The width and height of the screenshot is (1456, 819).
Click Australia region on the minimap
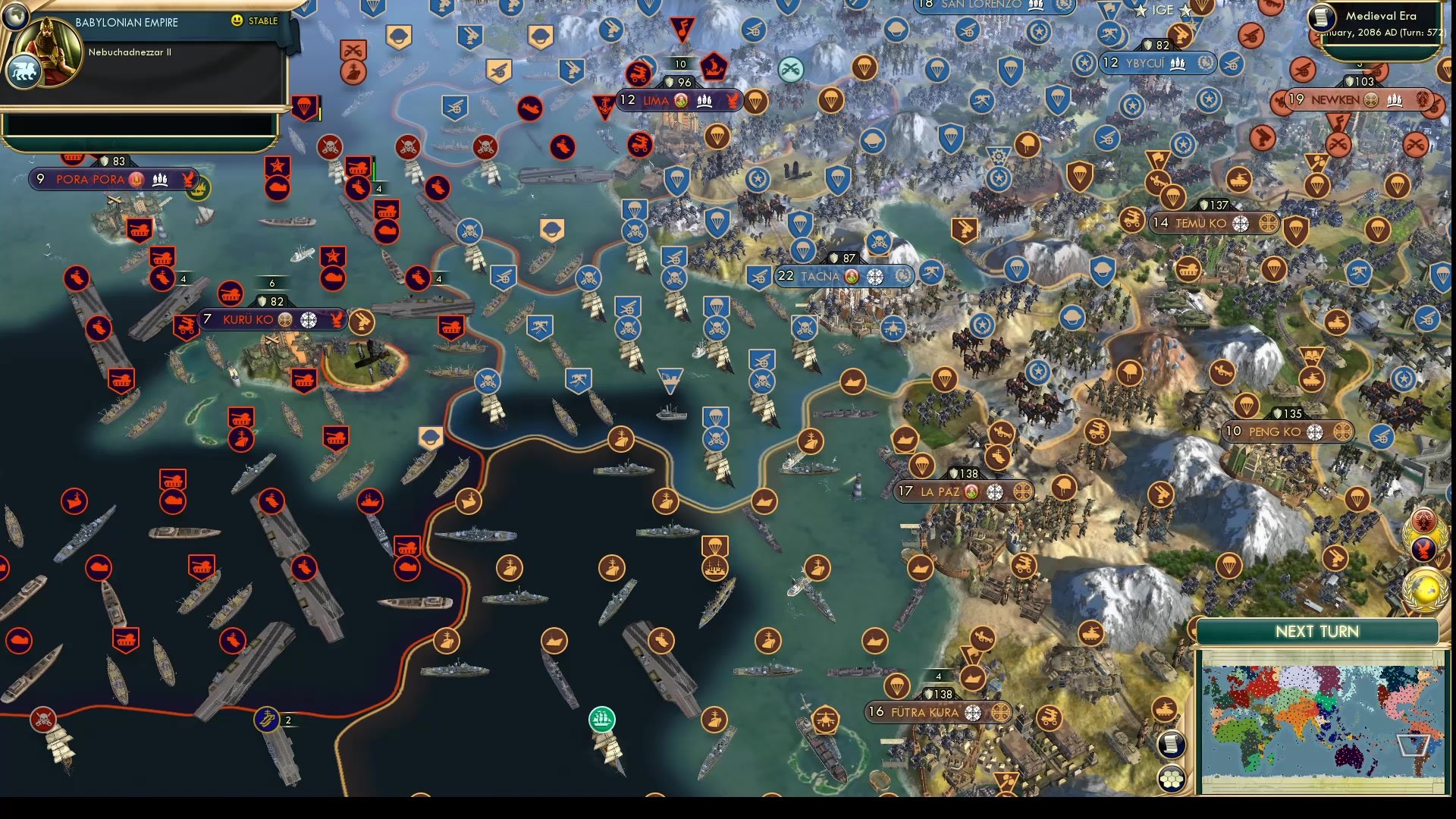tap(1350, 756)
